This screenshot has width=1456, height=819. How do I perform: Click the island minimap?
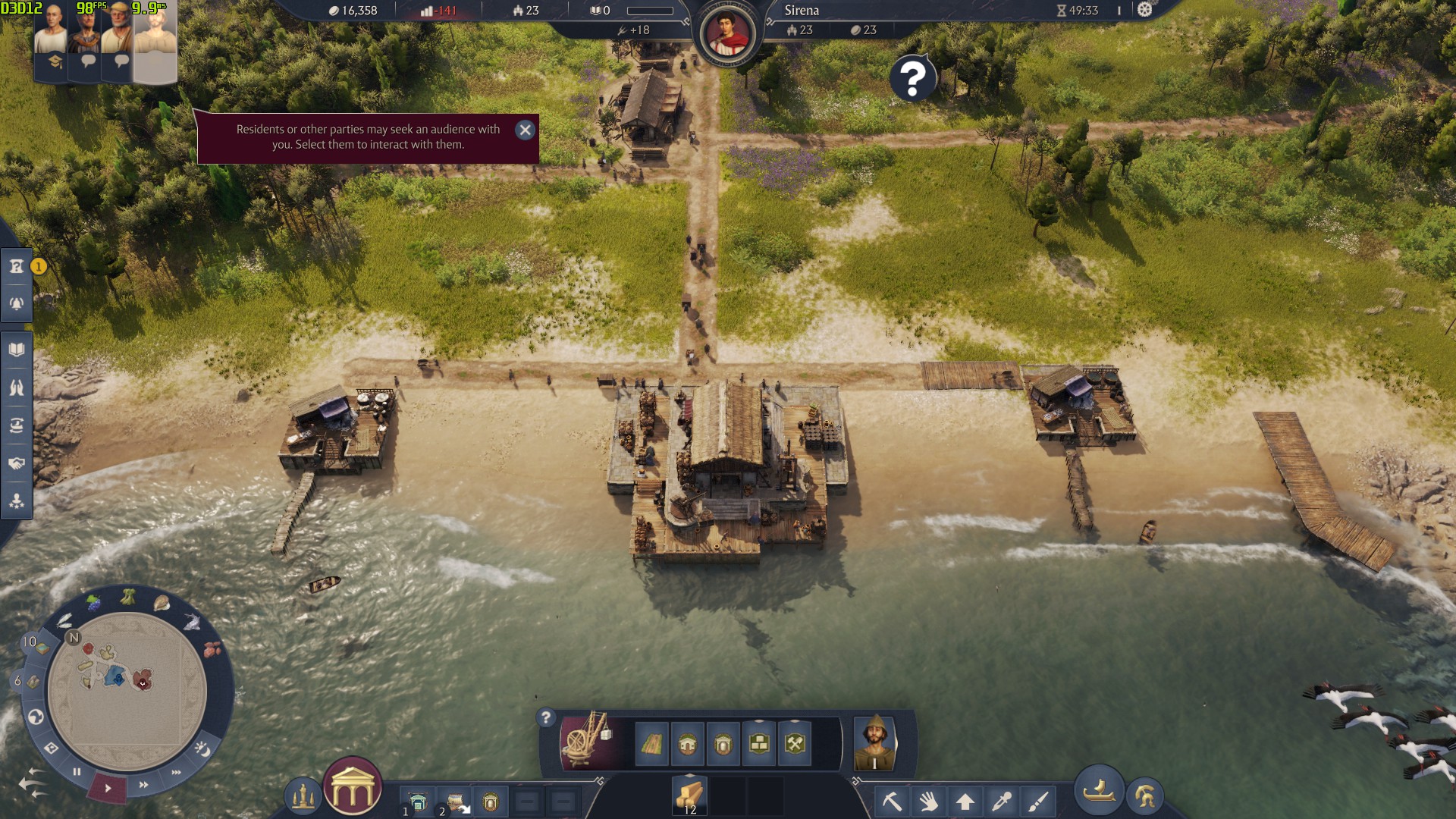click(127, 690)
